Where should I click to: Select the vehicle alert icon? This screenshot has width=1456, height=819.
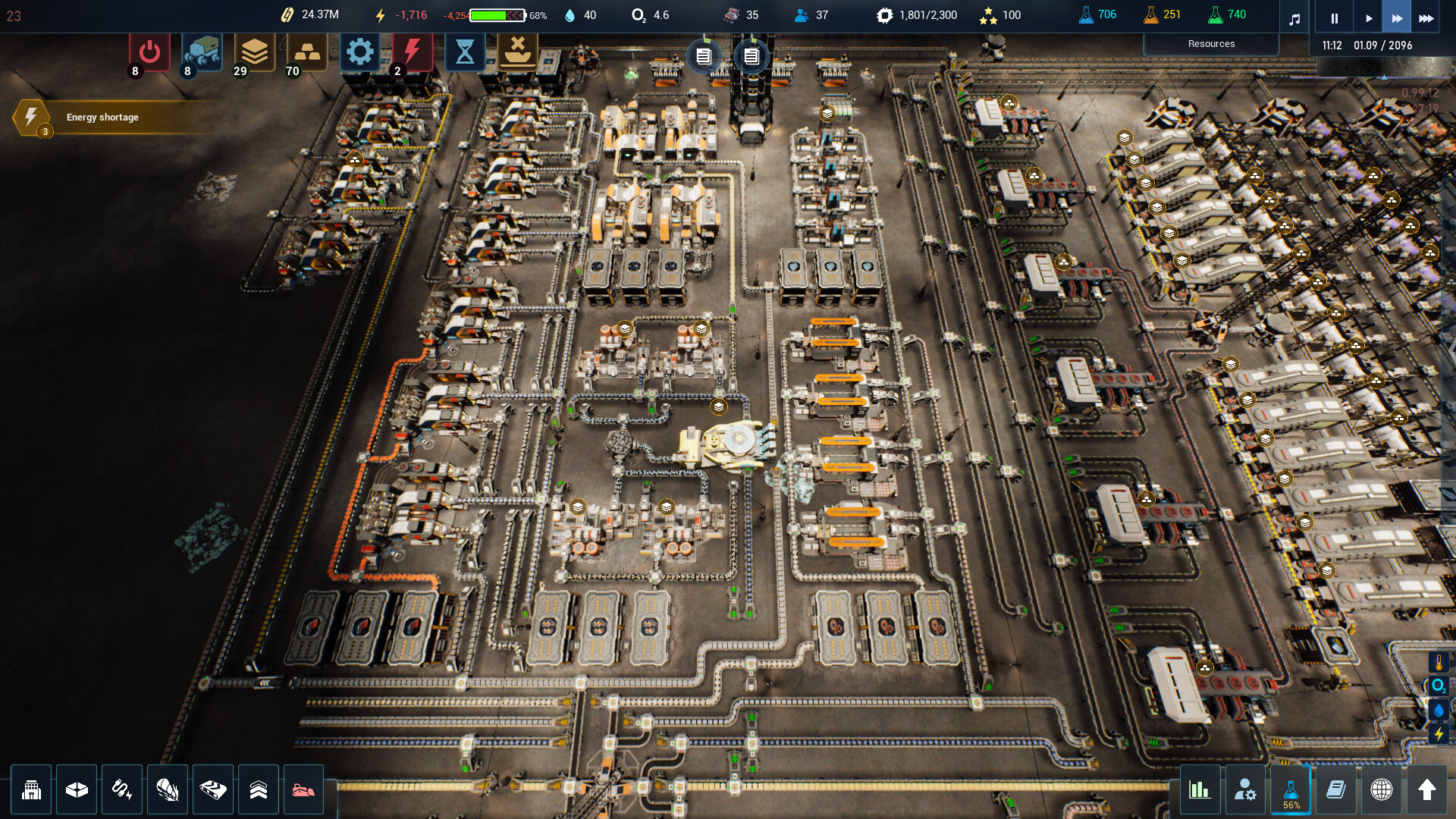click(x=202, y=52)
